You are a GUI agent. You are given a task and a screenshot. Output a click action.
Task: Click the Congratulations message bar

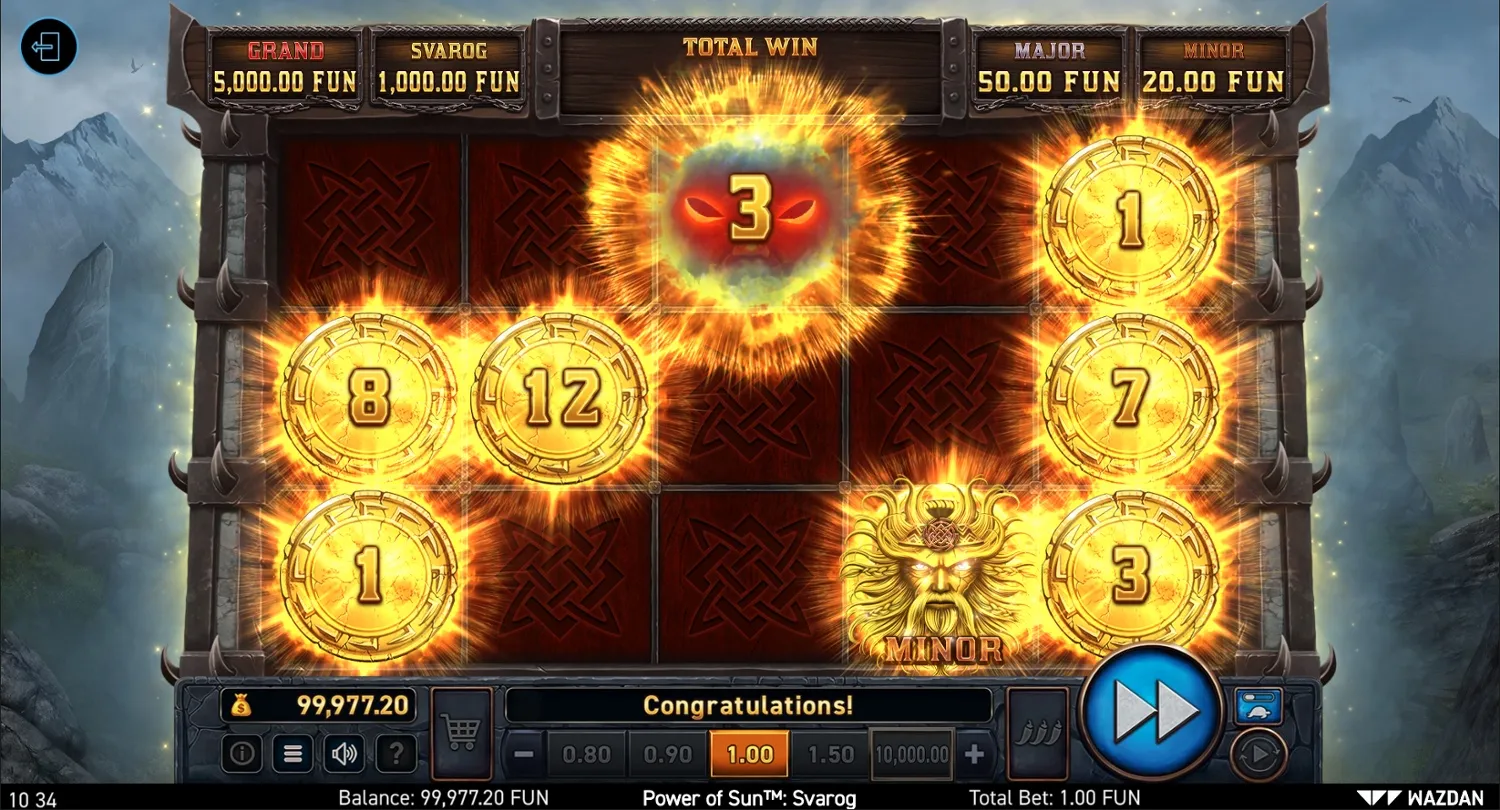tap(747, 705)
